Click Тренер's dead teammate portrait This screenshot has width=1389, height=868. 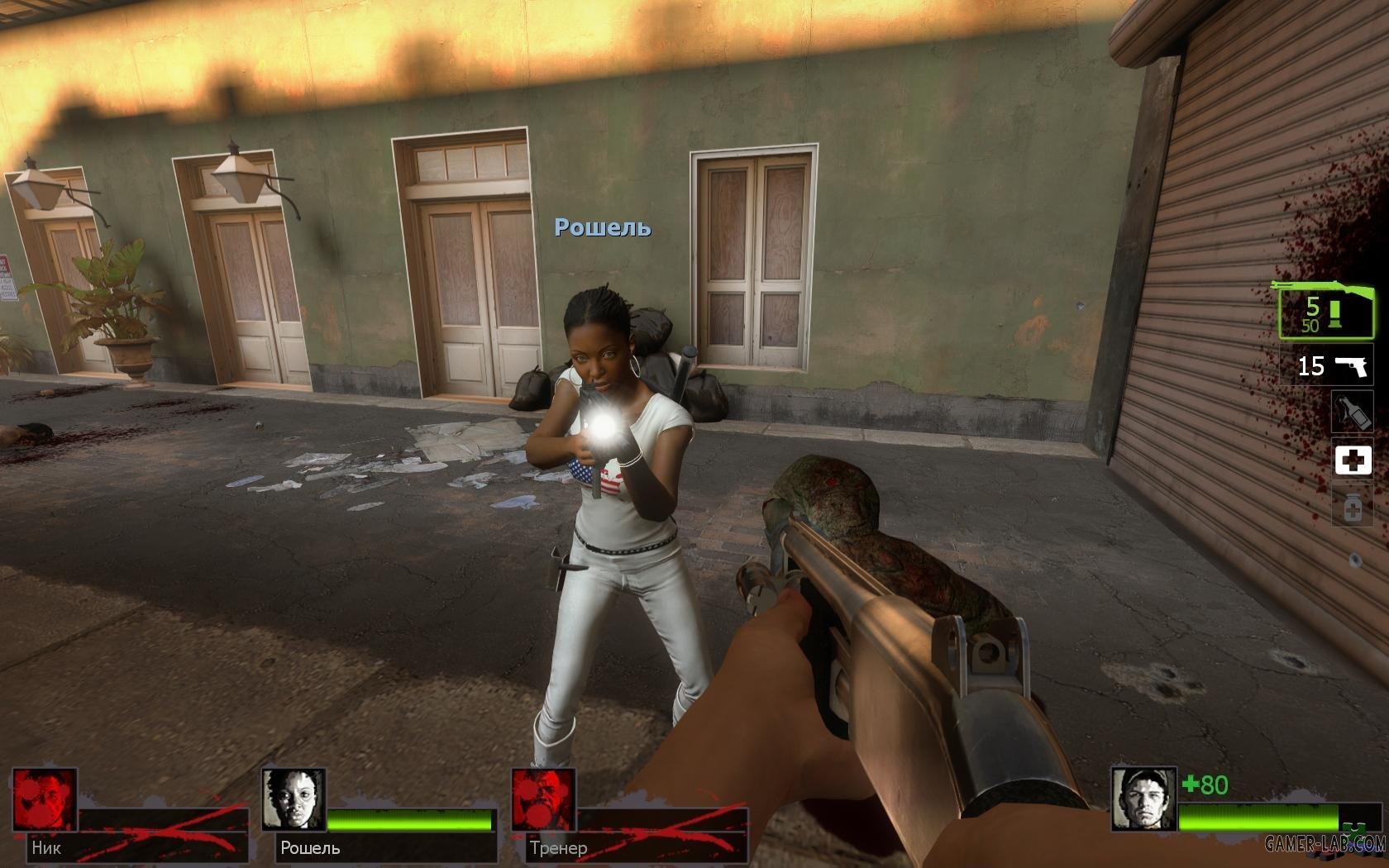click(x=543, y=799)
